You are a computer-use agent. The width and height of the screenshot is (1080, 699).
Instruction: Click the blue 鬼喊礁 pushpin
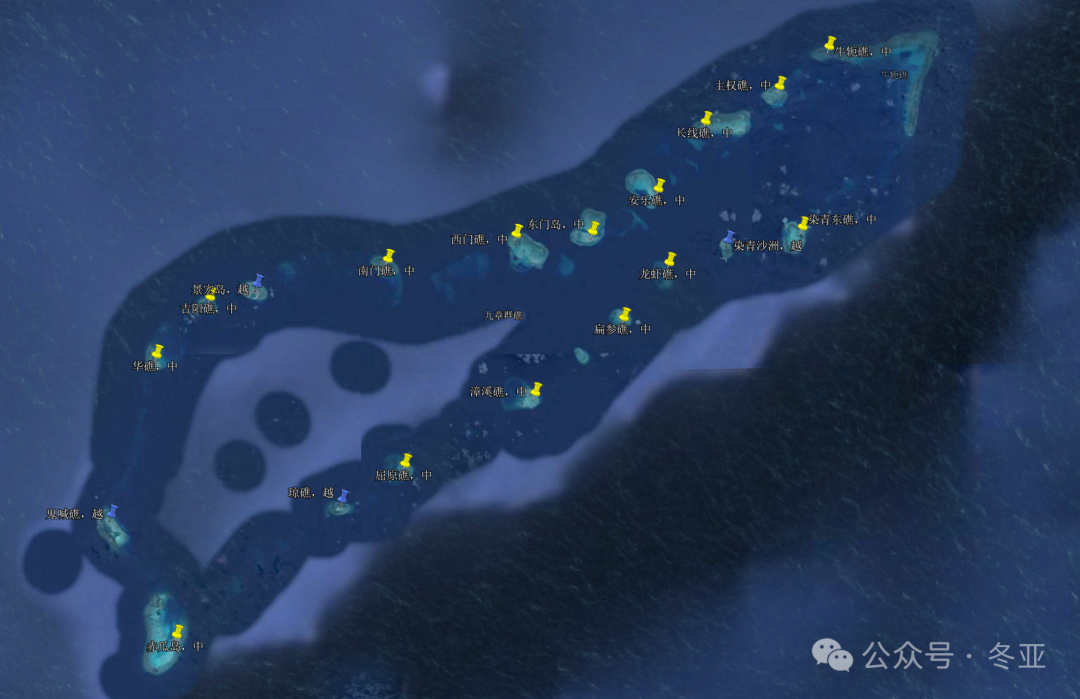[x=112, y=511]
